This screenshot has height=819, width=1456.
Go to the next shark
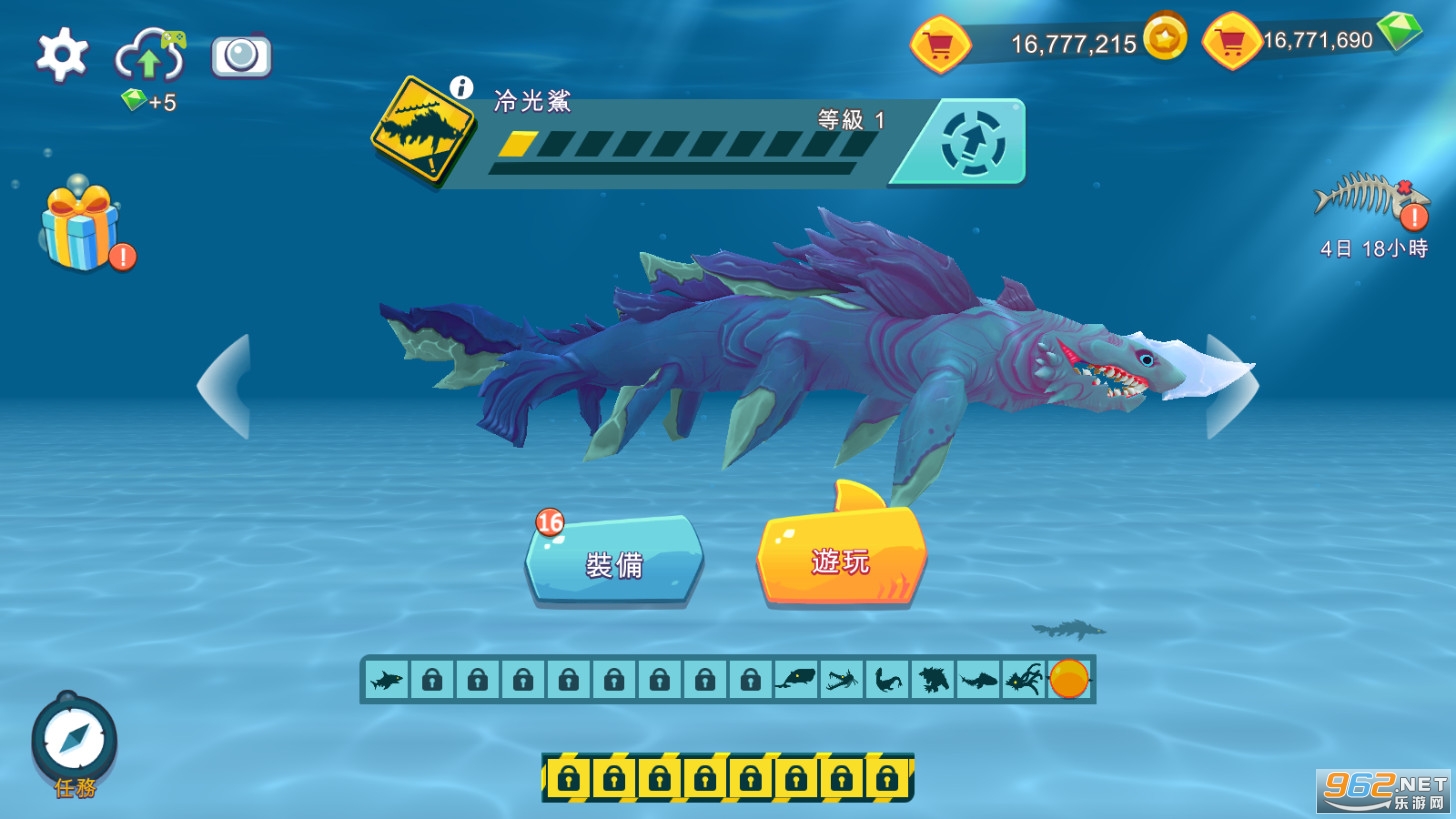[1230, 387]
